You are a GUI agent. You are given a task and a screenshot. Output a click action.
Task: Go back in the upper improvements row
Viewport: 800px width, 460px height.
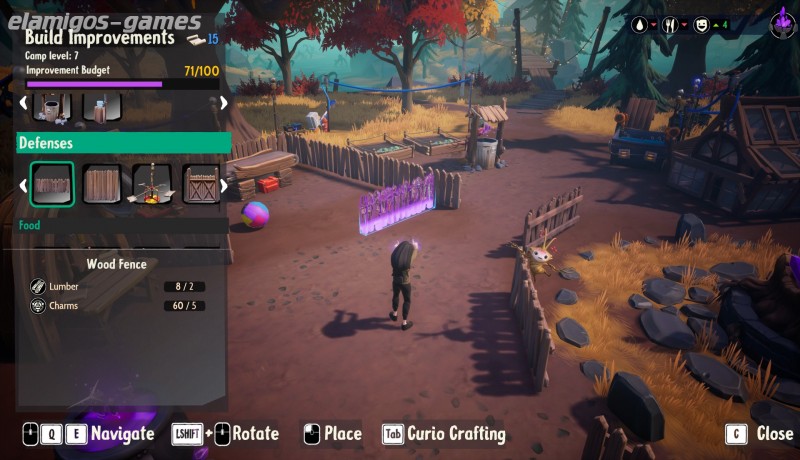tap(24, 103)
